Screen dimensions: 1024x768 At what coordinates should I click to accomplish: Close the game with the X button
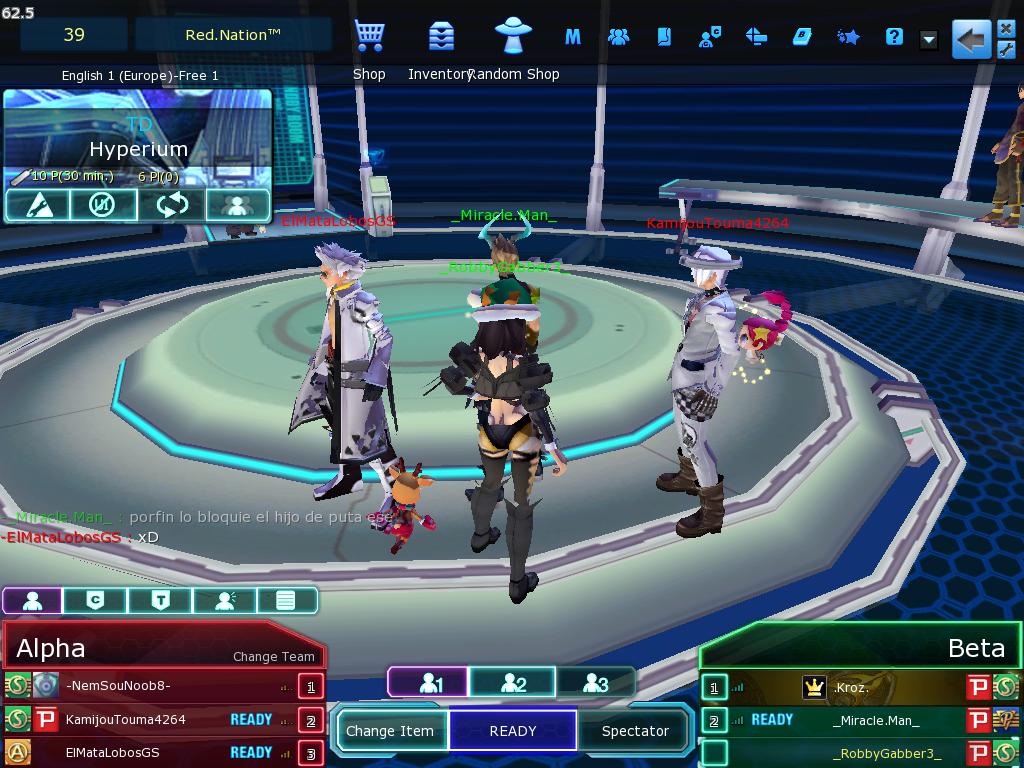coord(1006,28)
